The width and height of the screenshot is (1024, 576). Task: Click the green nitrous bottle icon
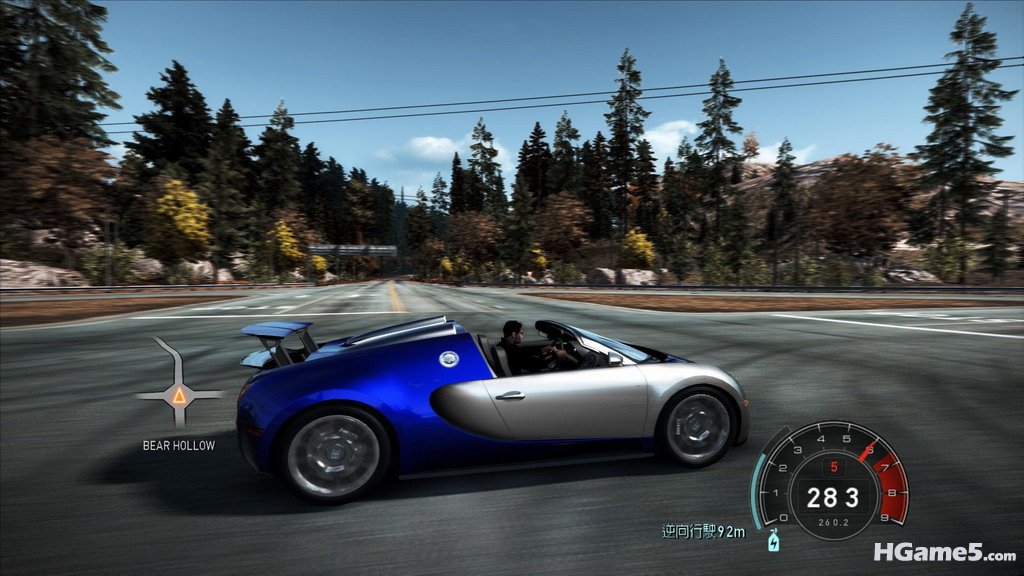772,541
